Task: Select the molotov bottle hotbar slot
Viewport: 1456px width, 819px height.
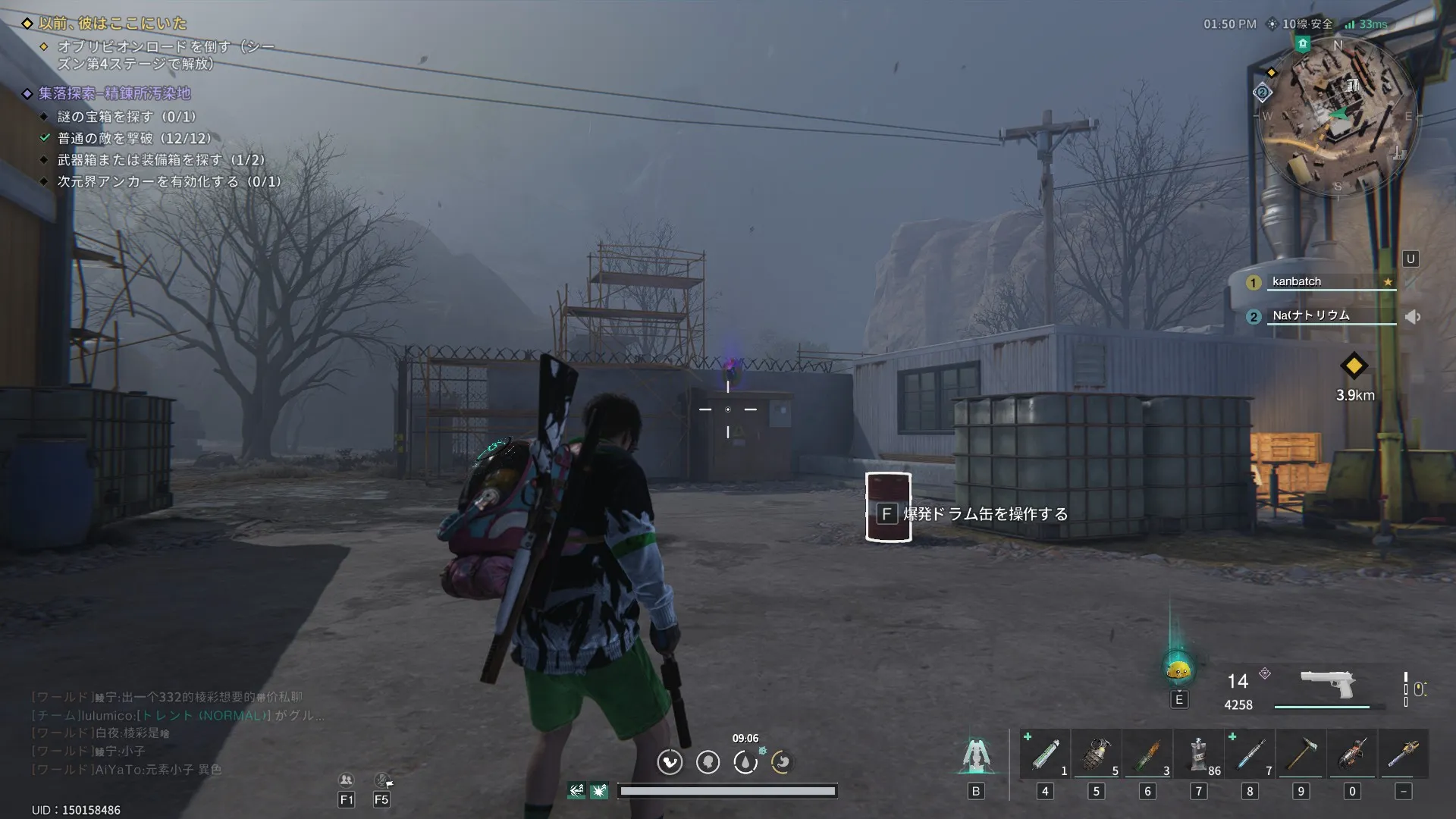Action: 1147,754
